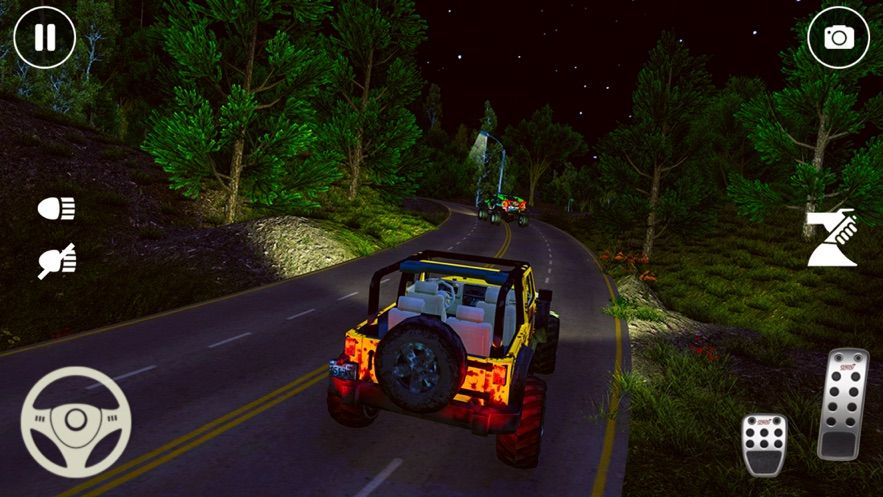Hit the brake pedal
Viewport: 883px width, 497px height.
coord(763,443)
